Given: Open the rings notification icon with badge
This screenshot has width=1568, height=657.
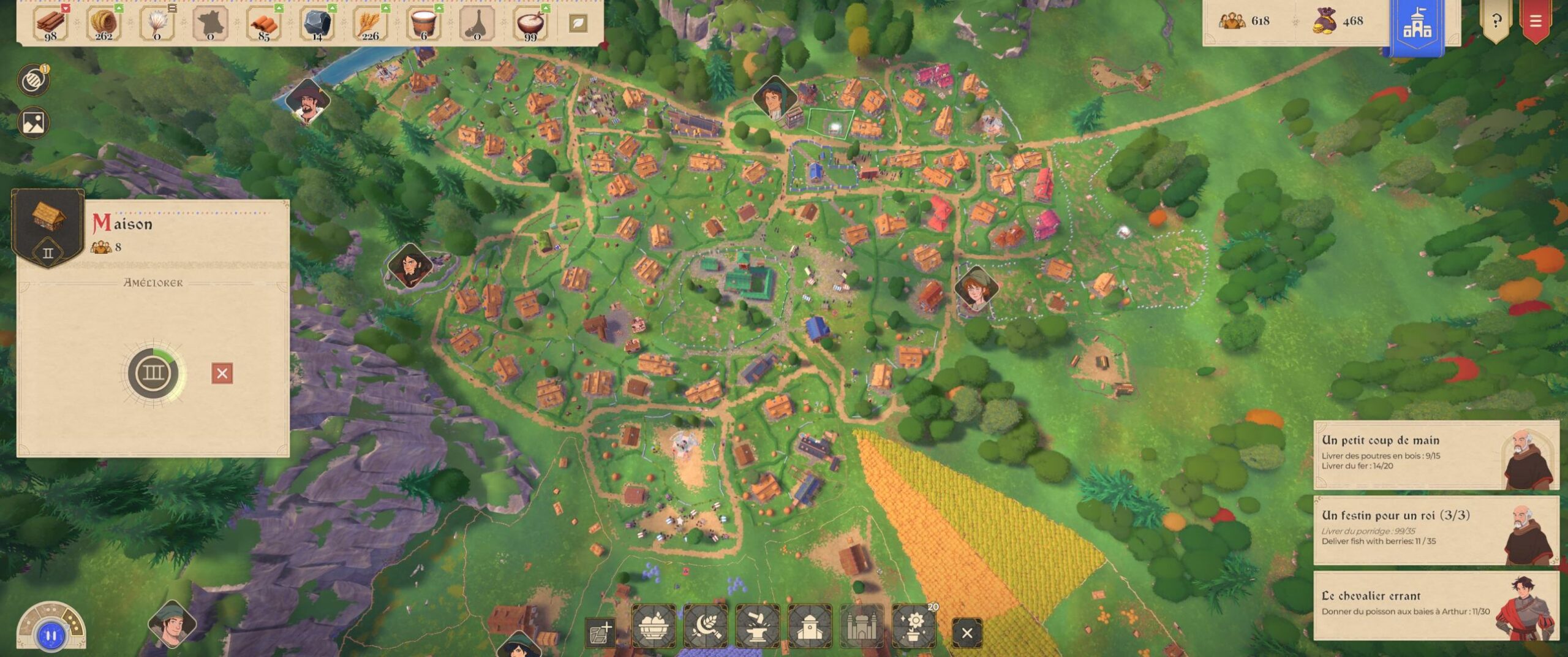Looking at the screenshot, I should [x=33, y=80].
